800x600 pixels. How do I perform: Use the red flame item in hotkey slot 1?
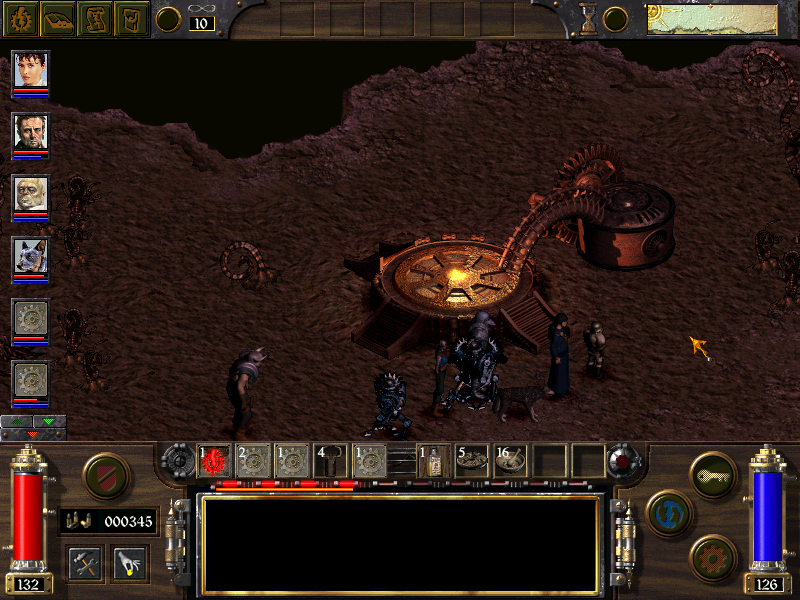click(213, 461)
